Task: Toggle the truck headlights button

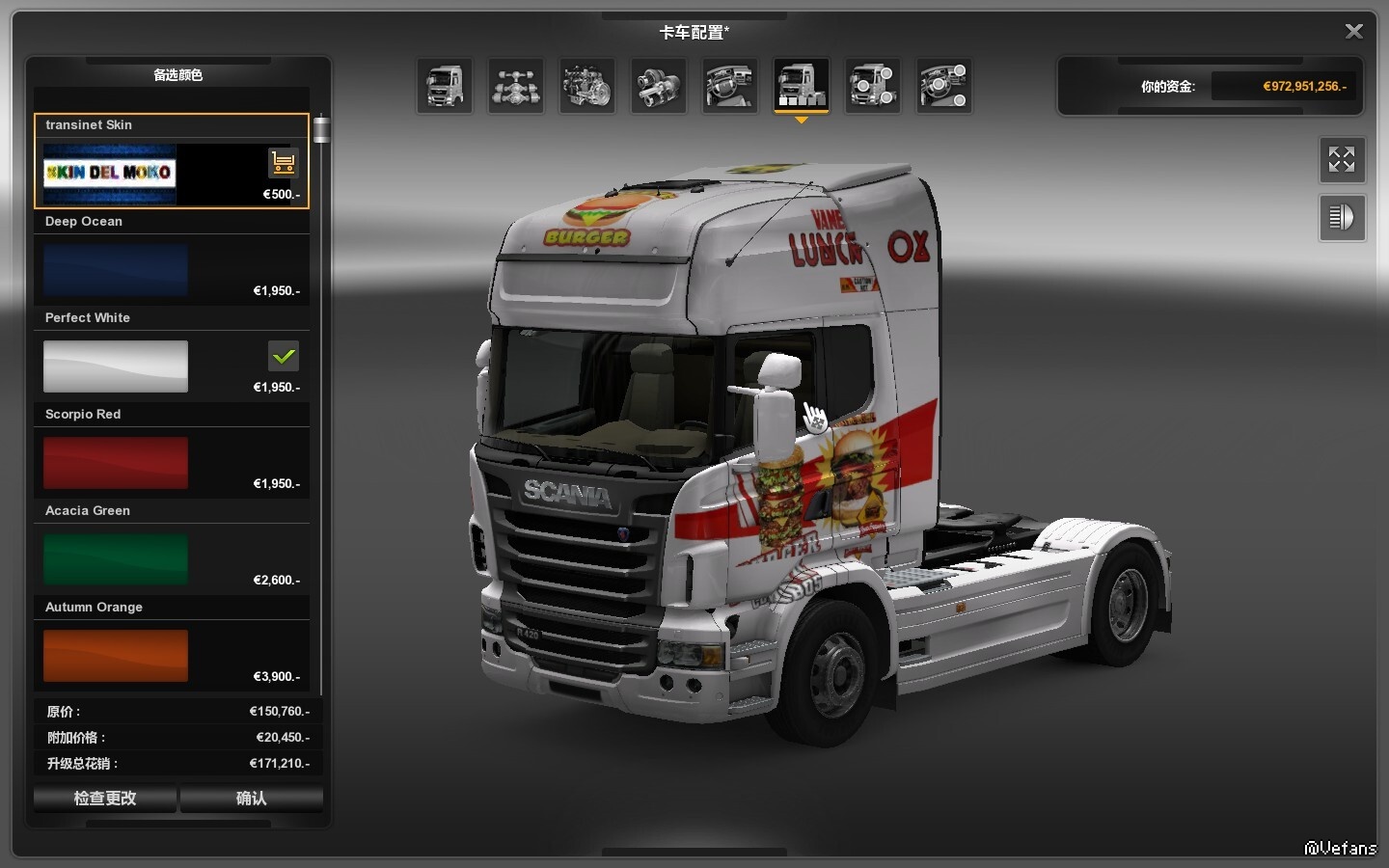Action: click(1342, 218)
